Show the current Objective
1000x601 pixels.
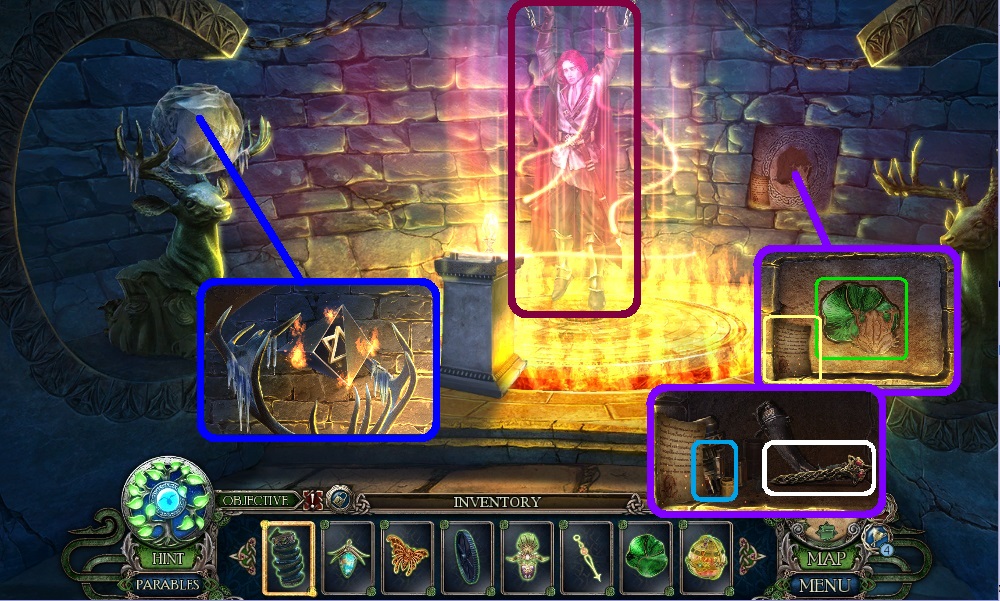coord(255,500)
